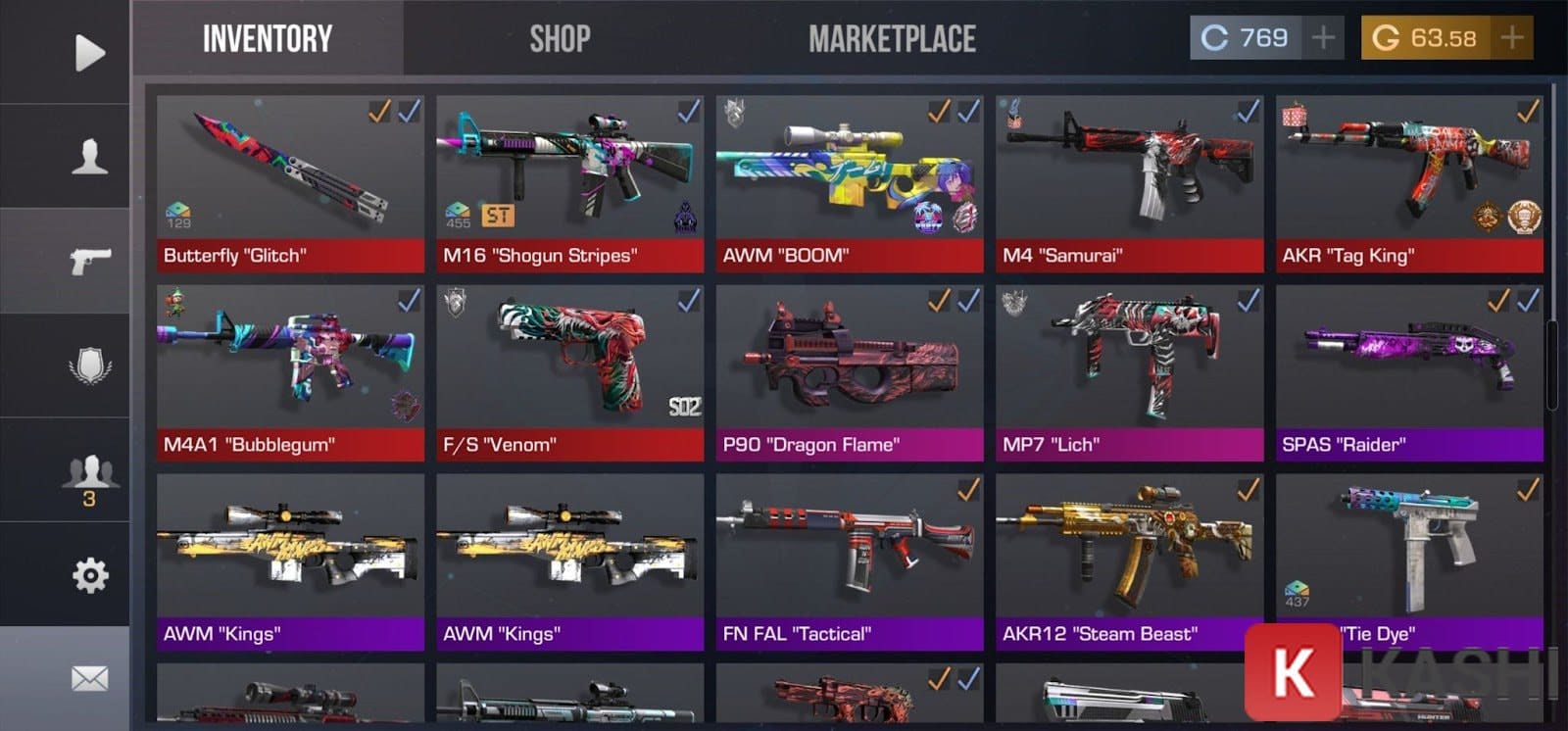
Task: Start a match with play arrow
Action: (x=89, y=52)
